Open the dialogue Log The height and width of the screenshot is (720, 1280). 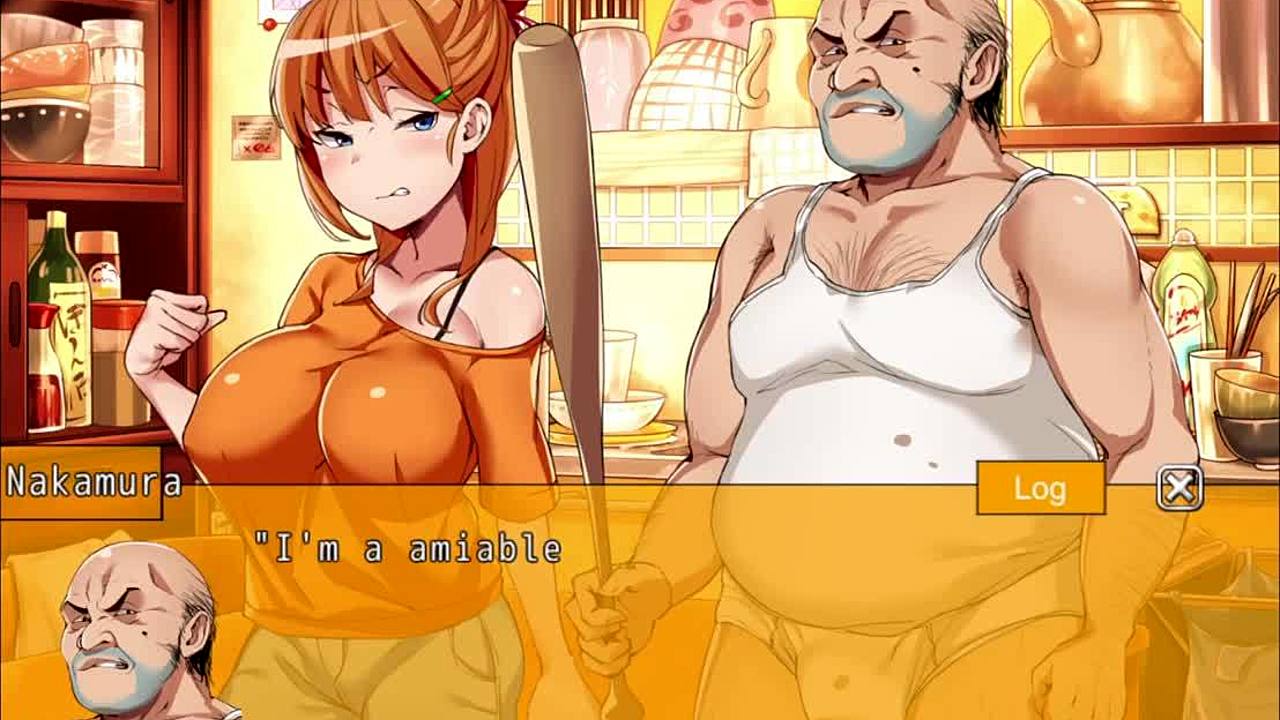1040,488
